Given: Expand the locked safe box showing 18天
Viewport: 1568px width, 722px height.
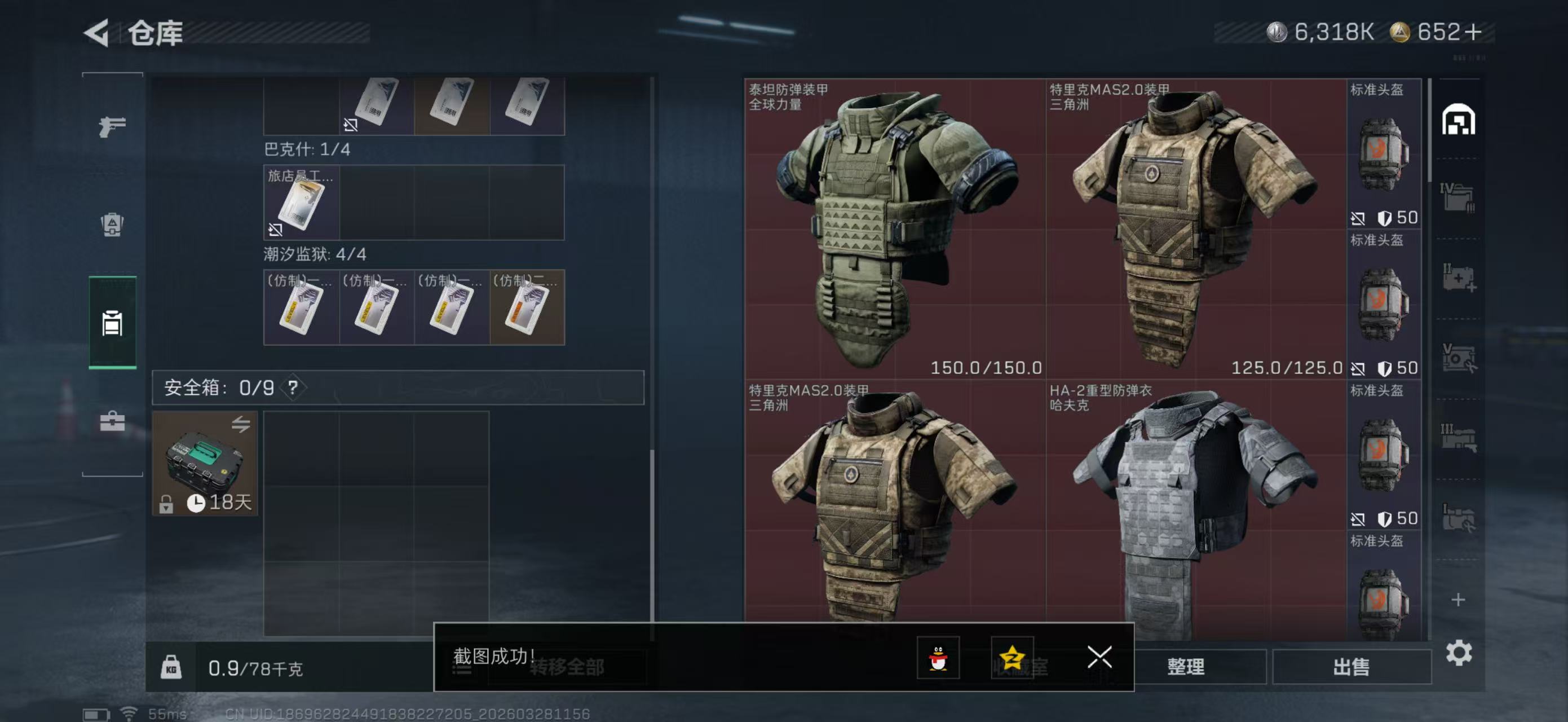Looking at the screenshot, I should pyautogui.click(x=205, y=464).
